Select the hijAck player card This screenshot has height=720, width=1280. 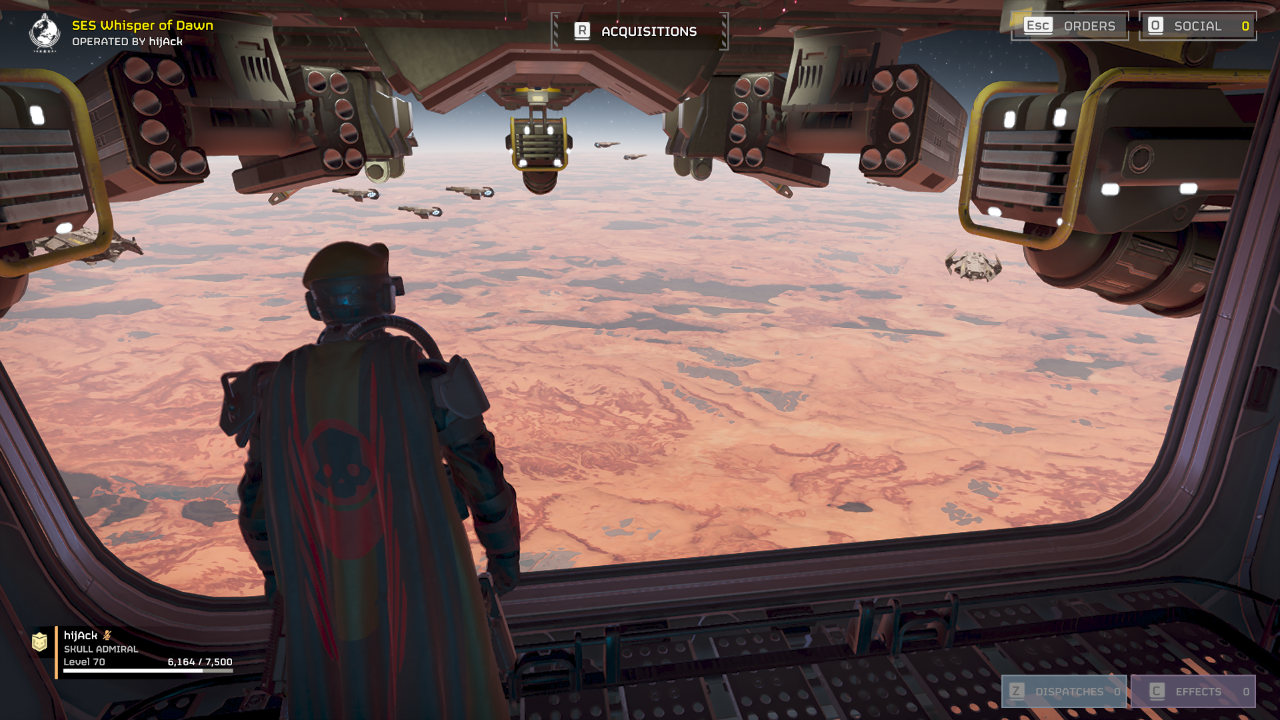click(x=135, y=651)
